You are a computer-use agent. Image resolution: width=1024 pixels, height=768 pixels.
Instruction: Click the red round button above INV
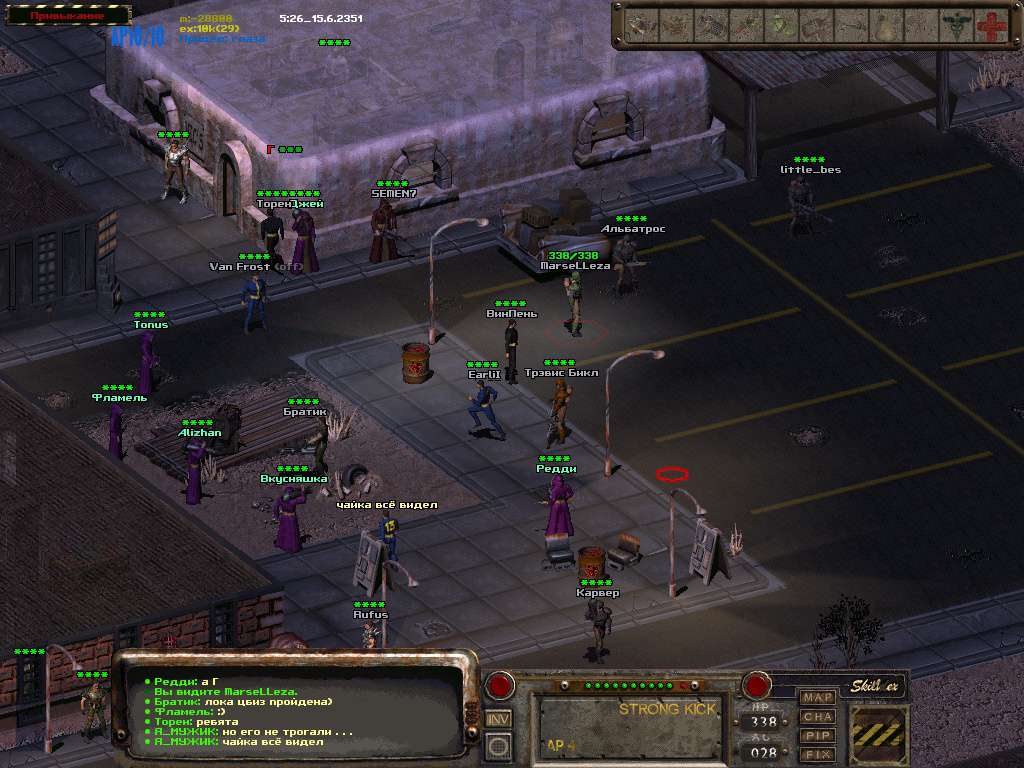[498, 687]
